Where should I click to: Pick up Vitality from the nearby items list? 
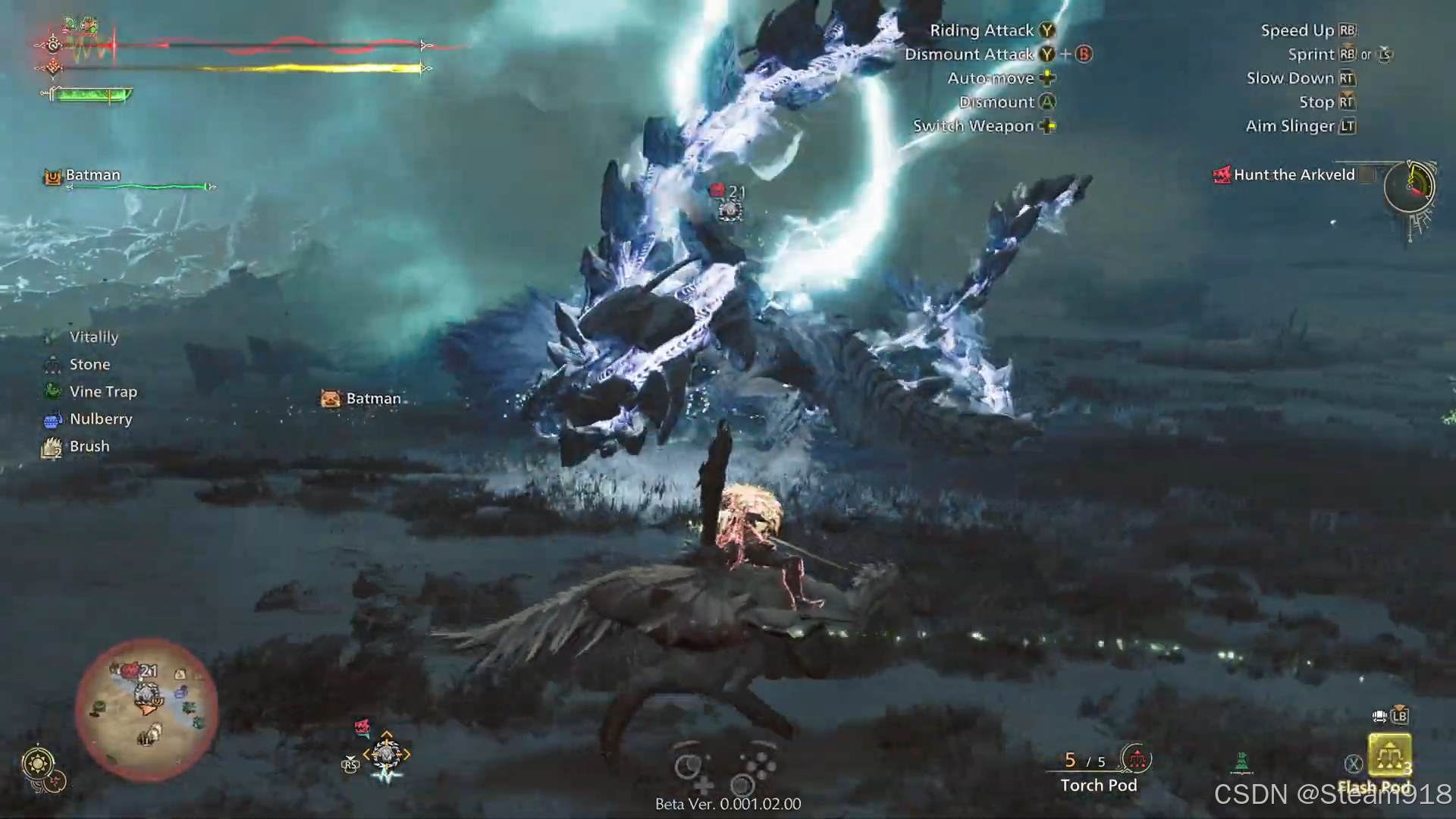93,337
